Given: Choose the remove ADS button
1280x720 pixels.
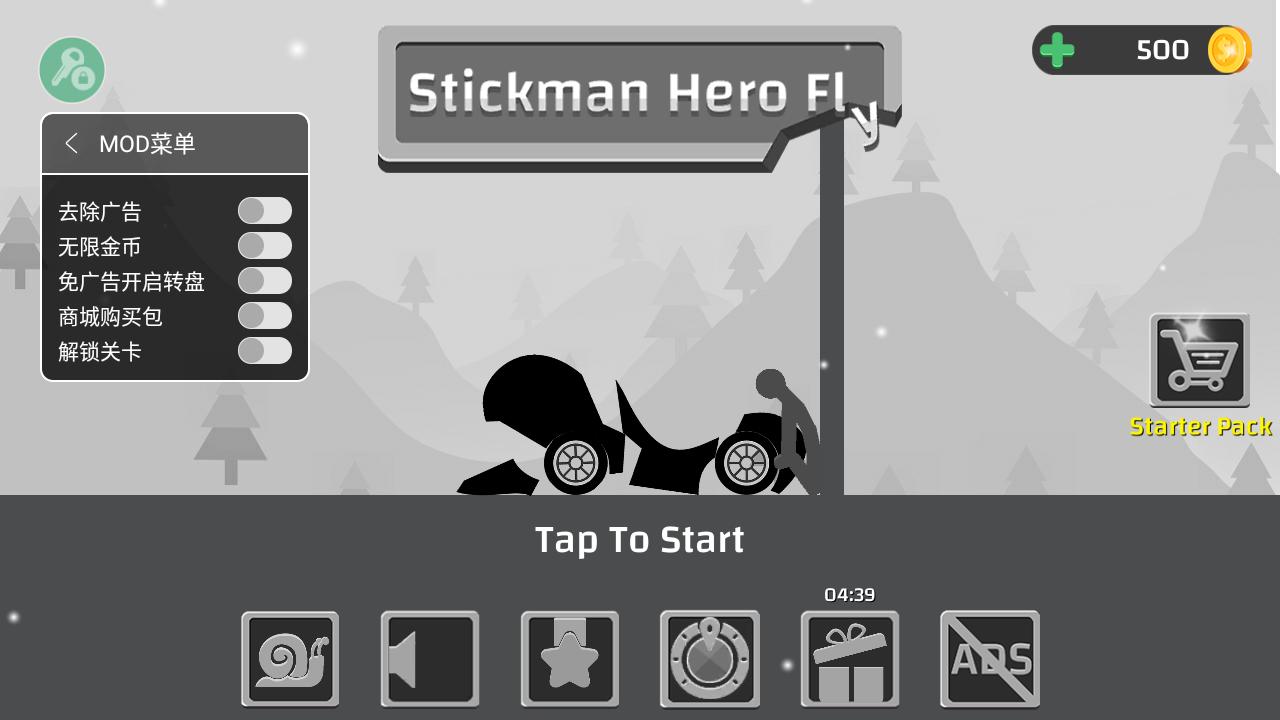Looking at the screenshot, I should point(990,659).
